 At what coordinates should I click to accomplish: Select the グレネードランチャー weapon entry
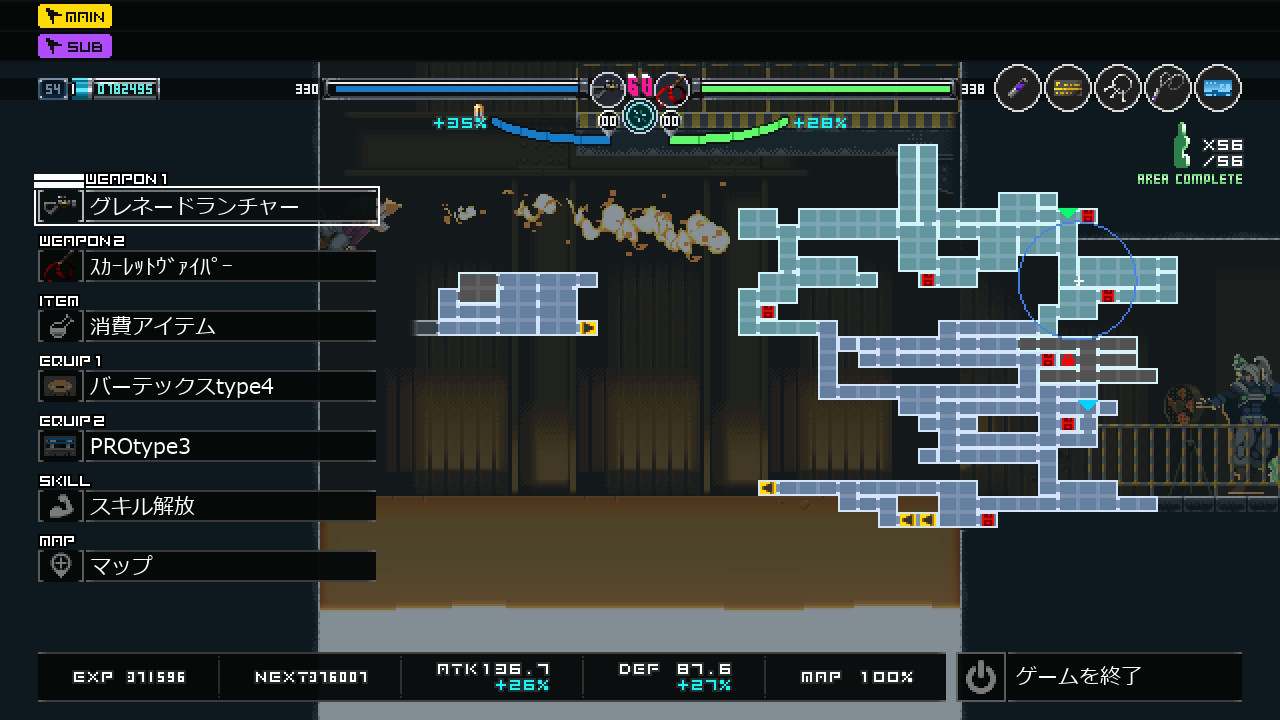(207, 206)
